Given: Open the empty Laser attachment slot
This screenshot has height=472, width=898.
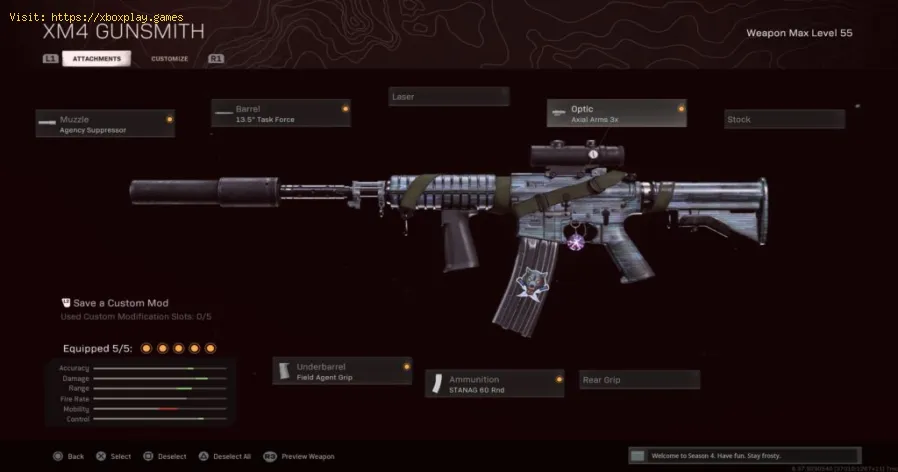Looking at the screenshot, I should [449, 97].
